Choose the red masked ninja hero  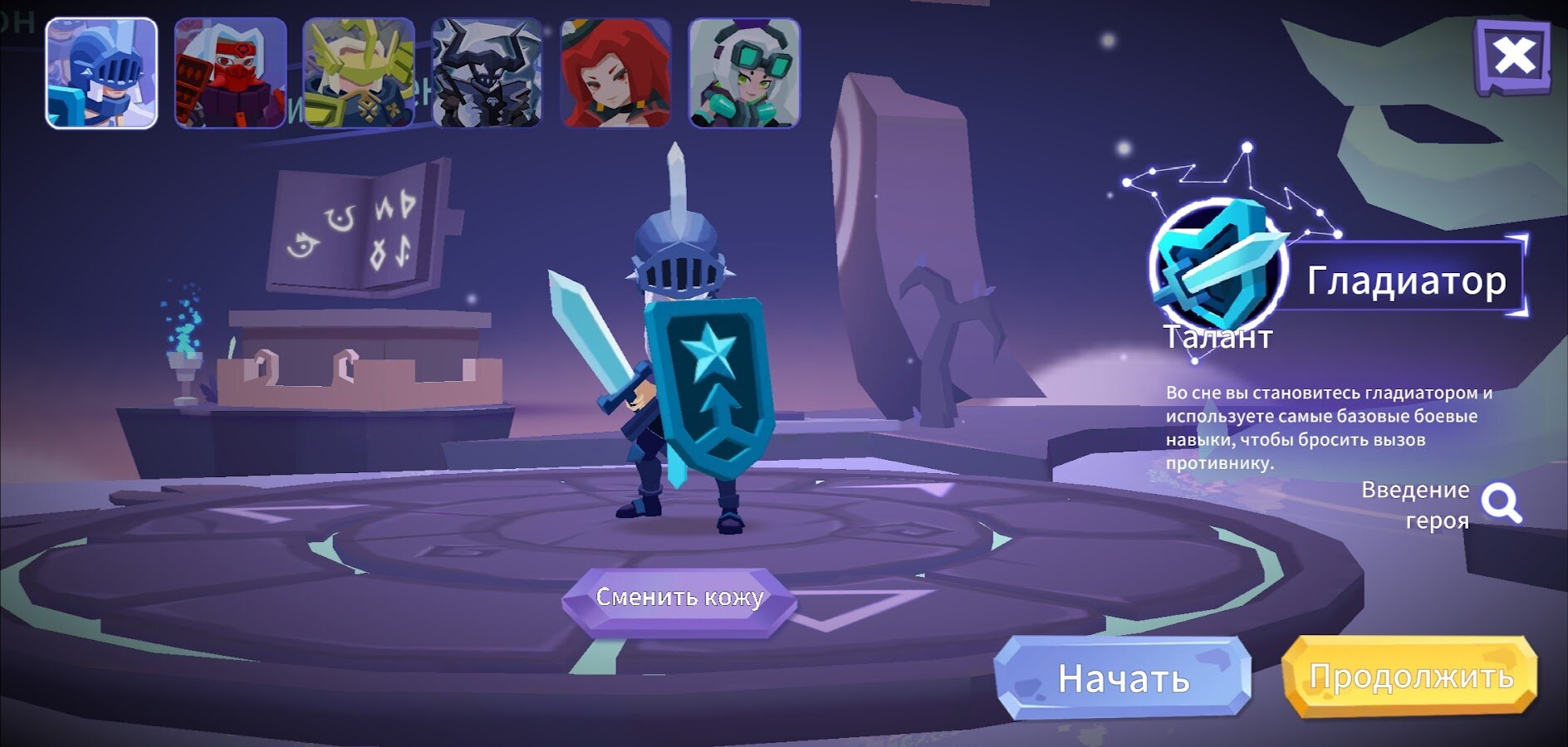pyautogui.click(x=230, y=73)
